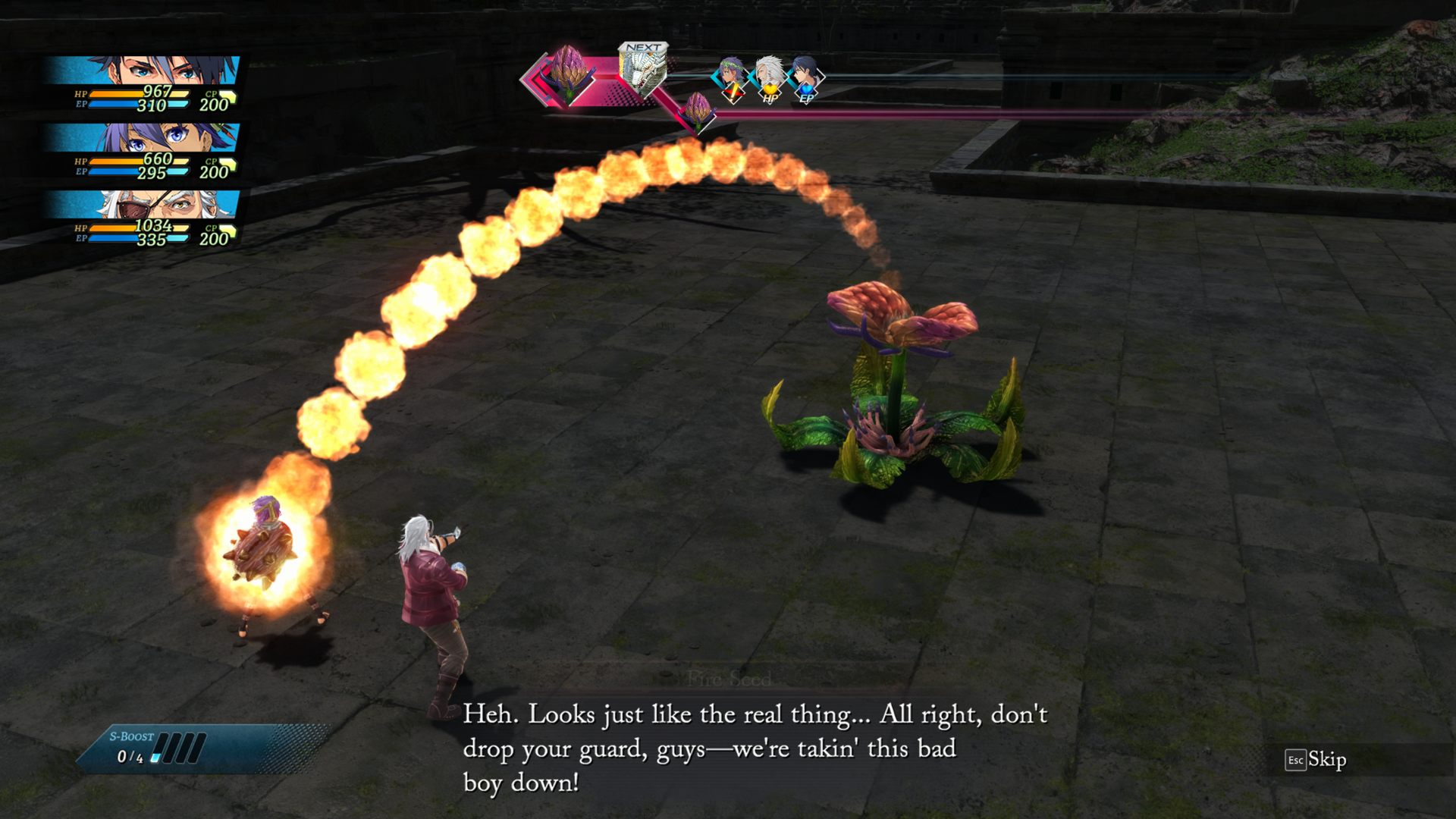Click the small flower bud turn icon
This screenshot has height=819, width=1456.
coord(697,110)
